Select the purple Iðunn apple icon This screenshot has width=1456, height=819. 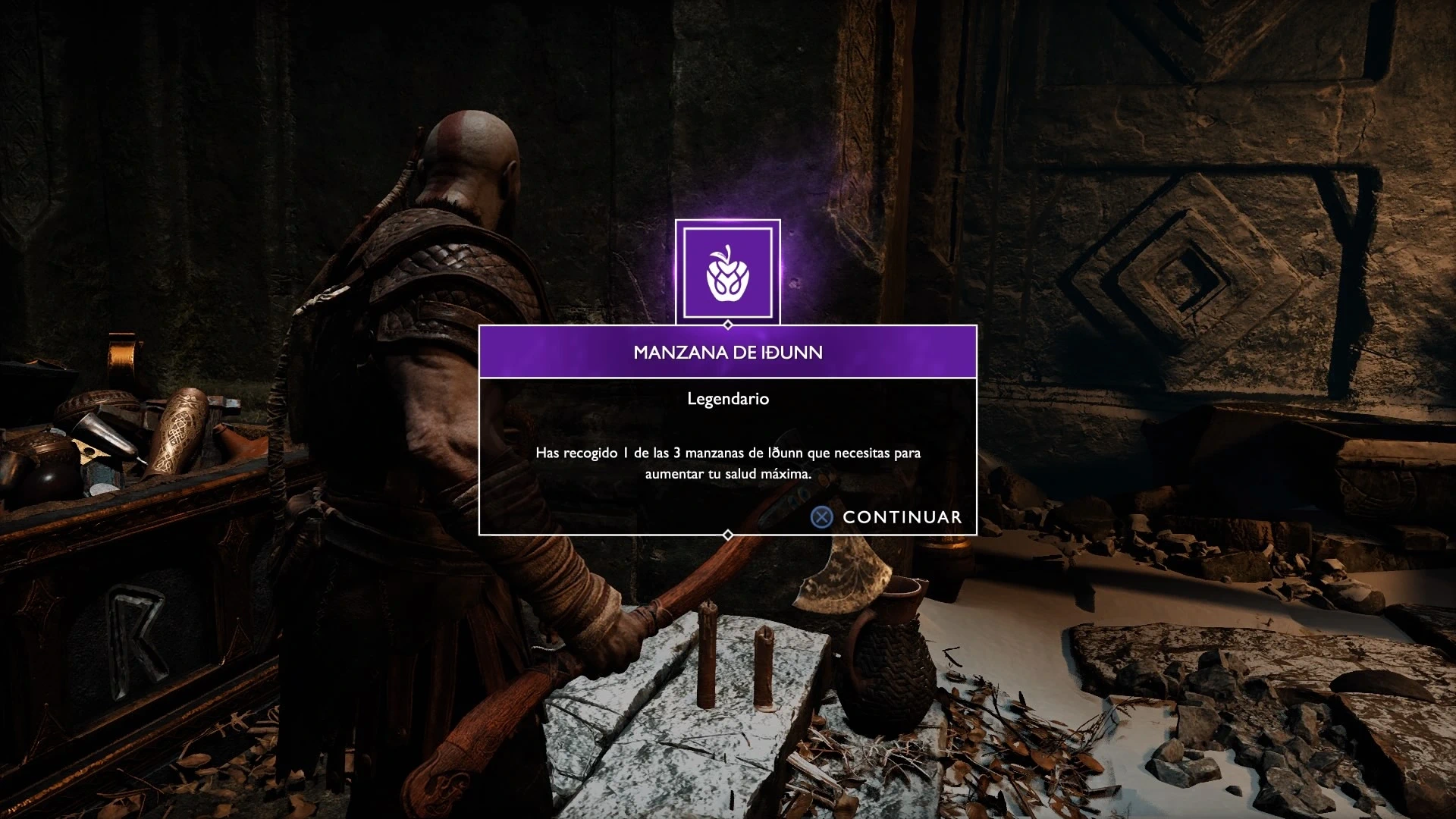point(727,273)
